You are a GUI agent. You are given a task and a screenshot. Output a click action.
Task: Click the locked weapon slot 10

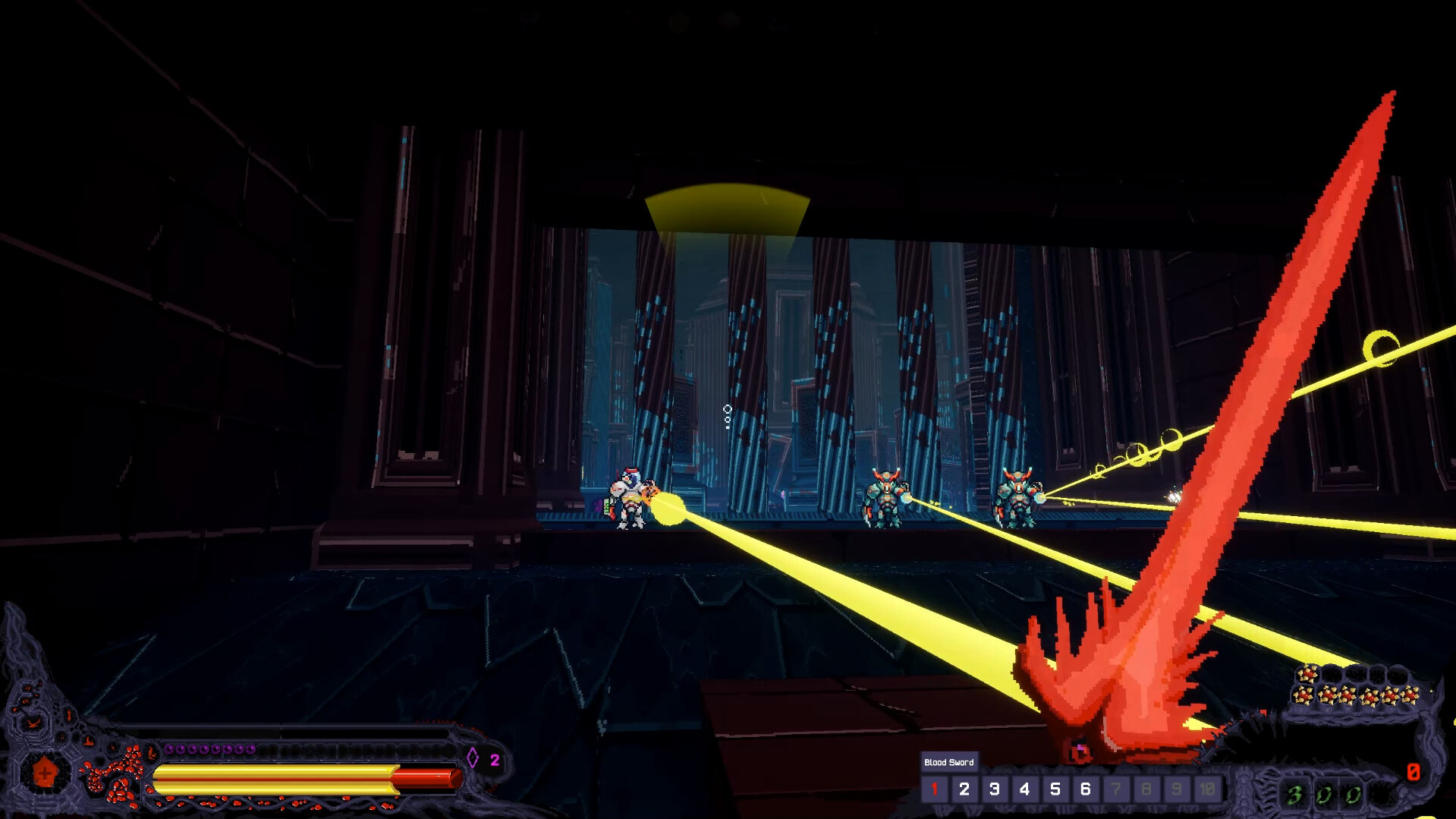pyautogui.click(x=1207, y=789)
